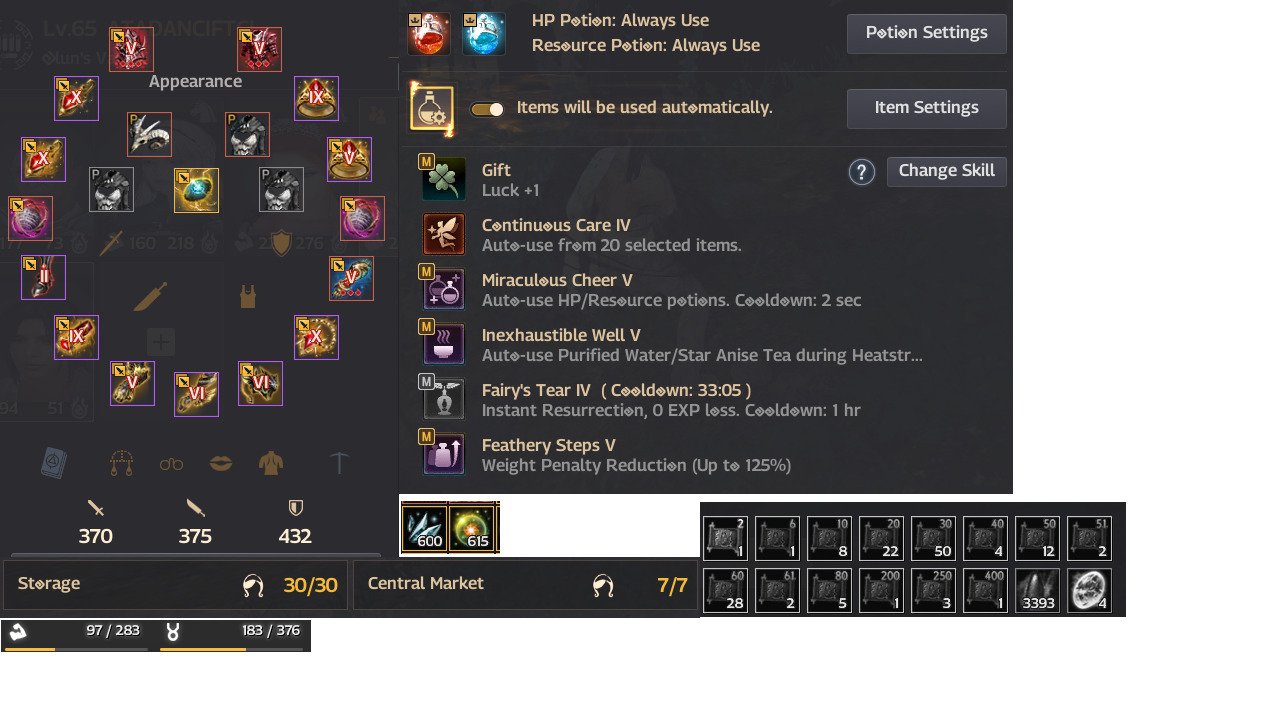Click the Change Skill button
Screen dimensions: 1280x720
[x=946, y=170]
